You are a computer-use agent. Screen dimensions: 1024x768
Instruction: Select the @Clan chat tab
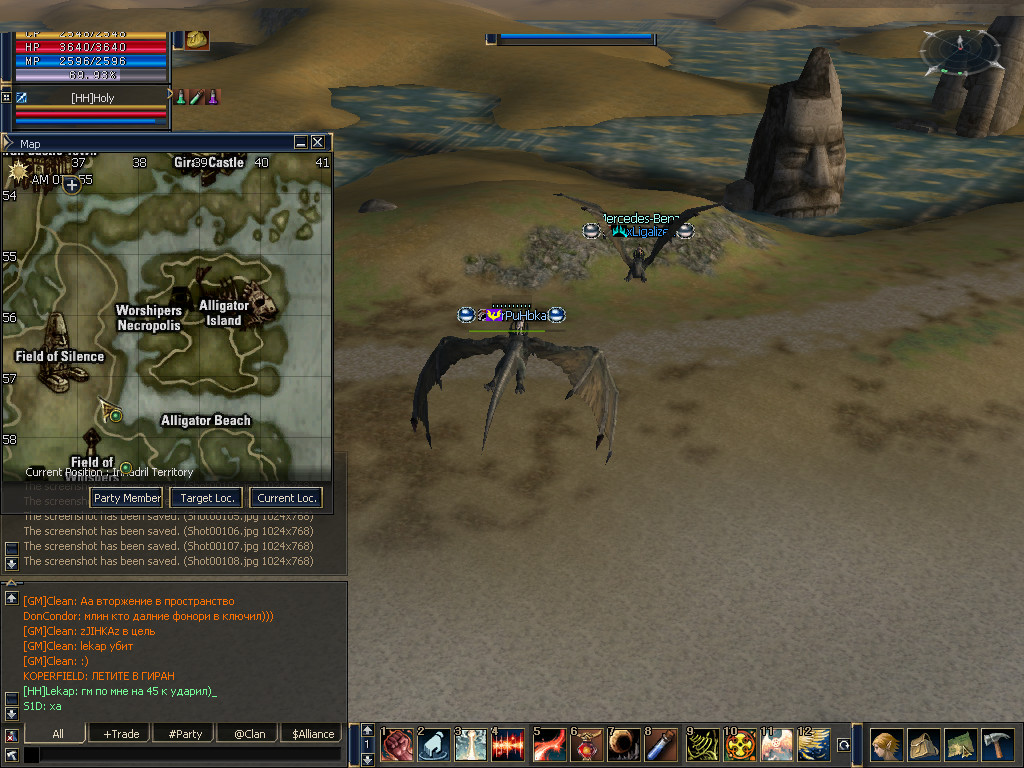click(x=249, y=734)
